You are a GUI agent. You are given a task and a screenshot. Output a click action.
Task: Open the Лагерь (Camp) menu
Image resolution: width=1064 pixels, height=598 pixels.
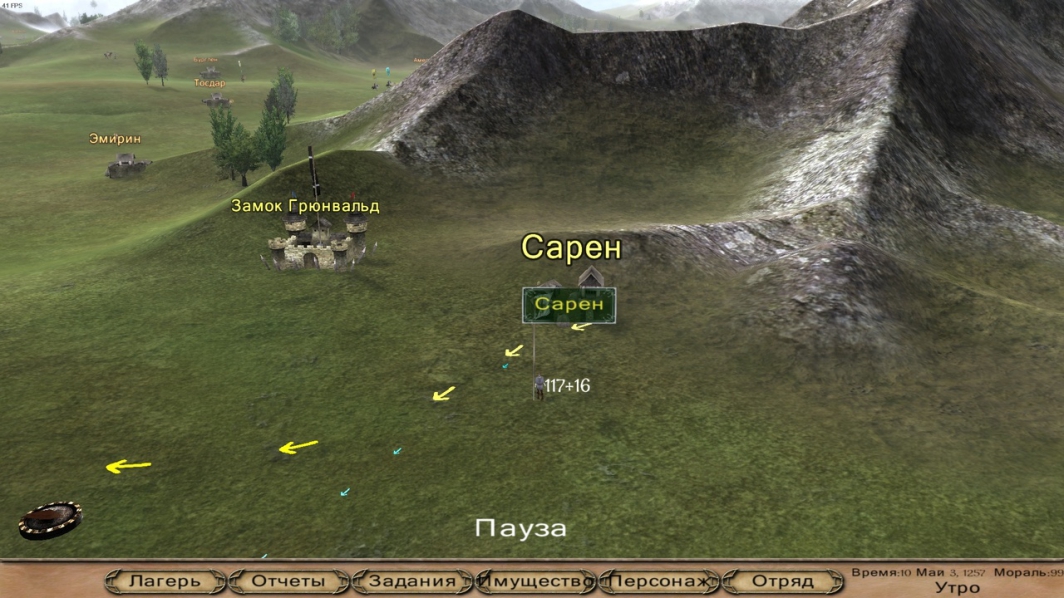coord(164,581)
